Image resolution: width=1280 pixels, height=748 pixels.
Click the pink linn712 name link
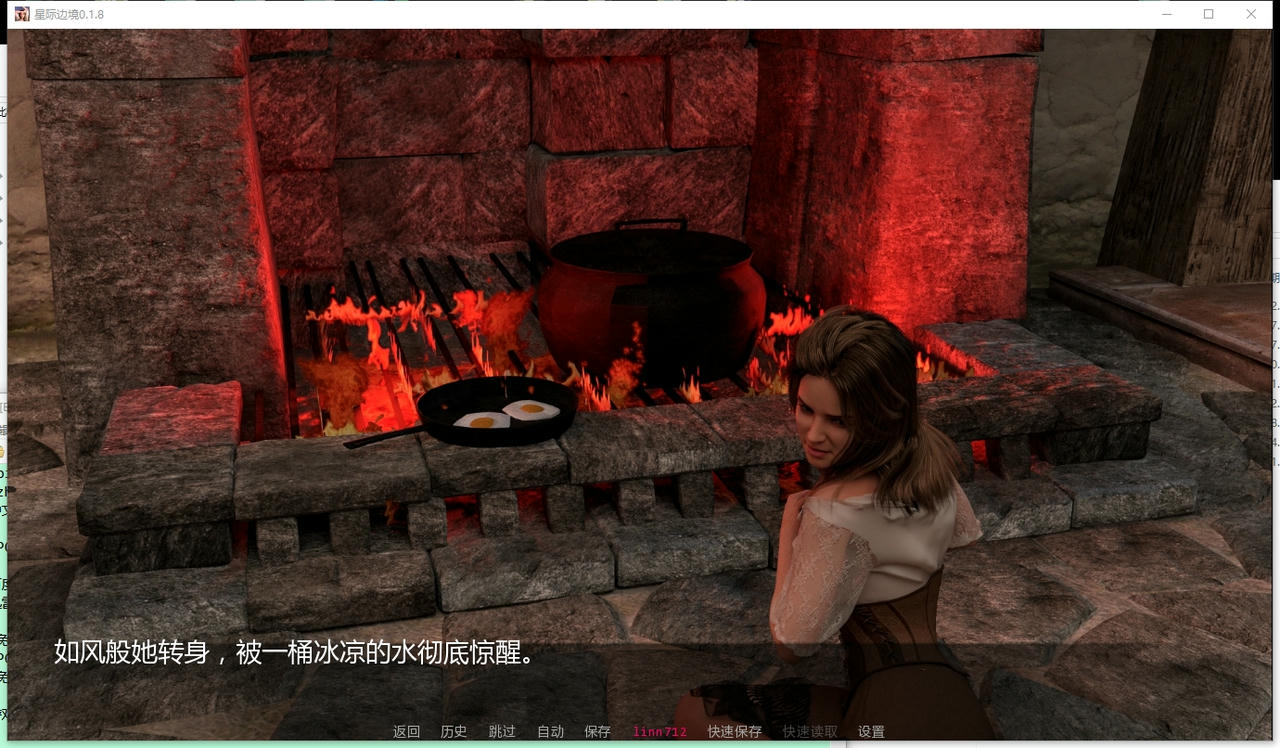(x=659, y=731)
